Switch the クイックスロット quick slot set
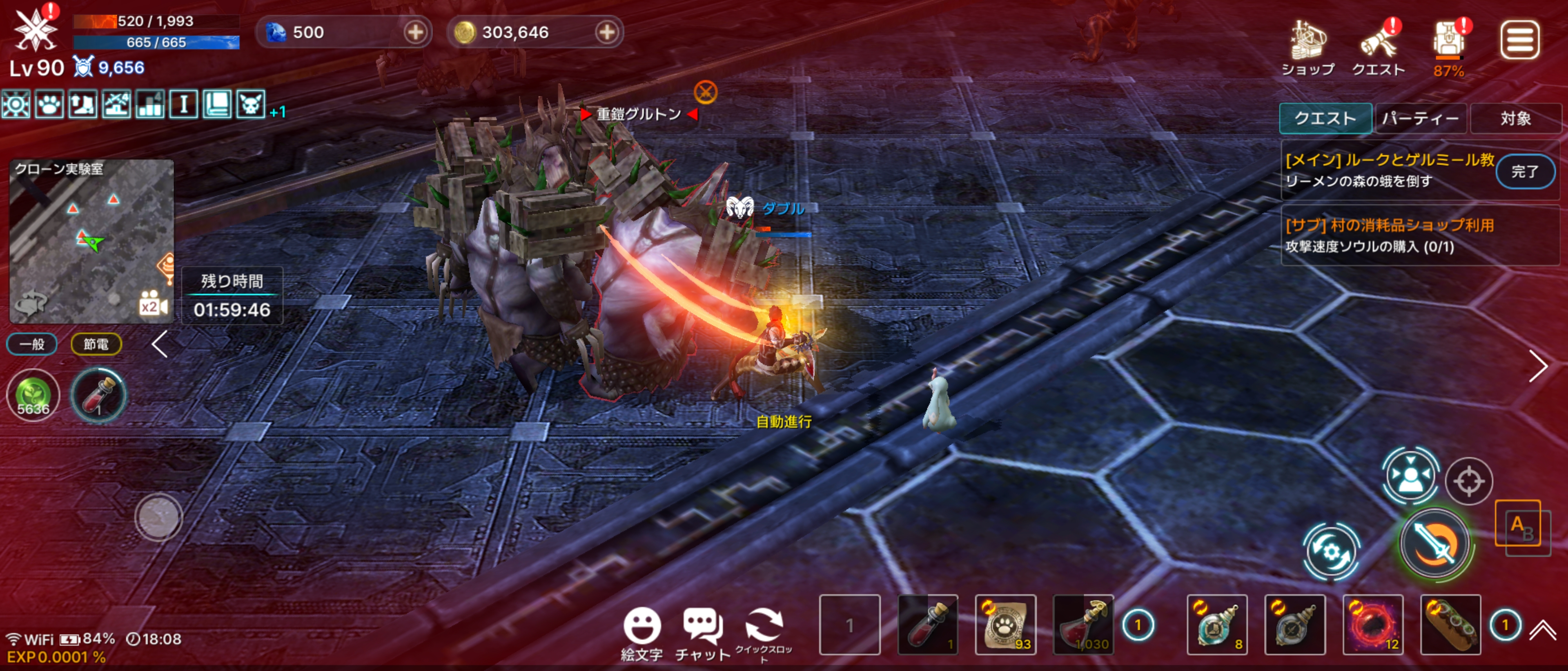 pos(763,633)
